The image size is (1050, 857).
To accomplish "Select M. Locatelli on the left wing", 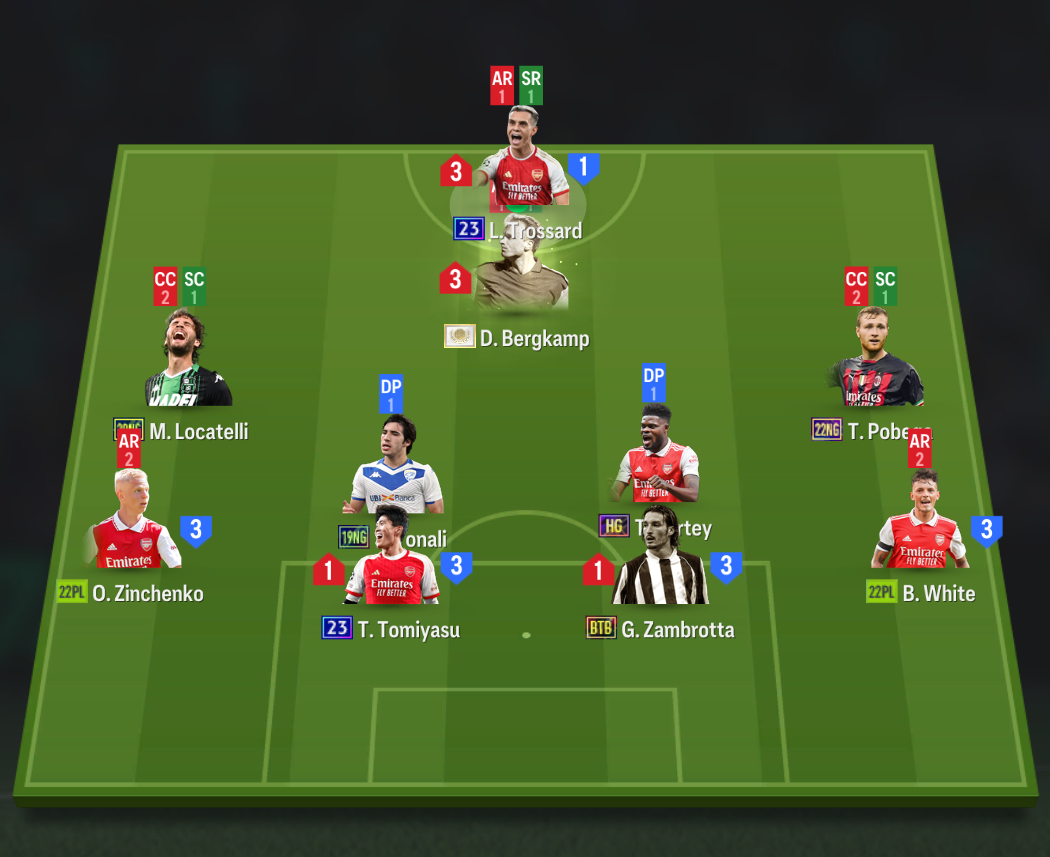I will (188, 362).
